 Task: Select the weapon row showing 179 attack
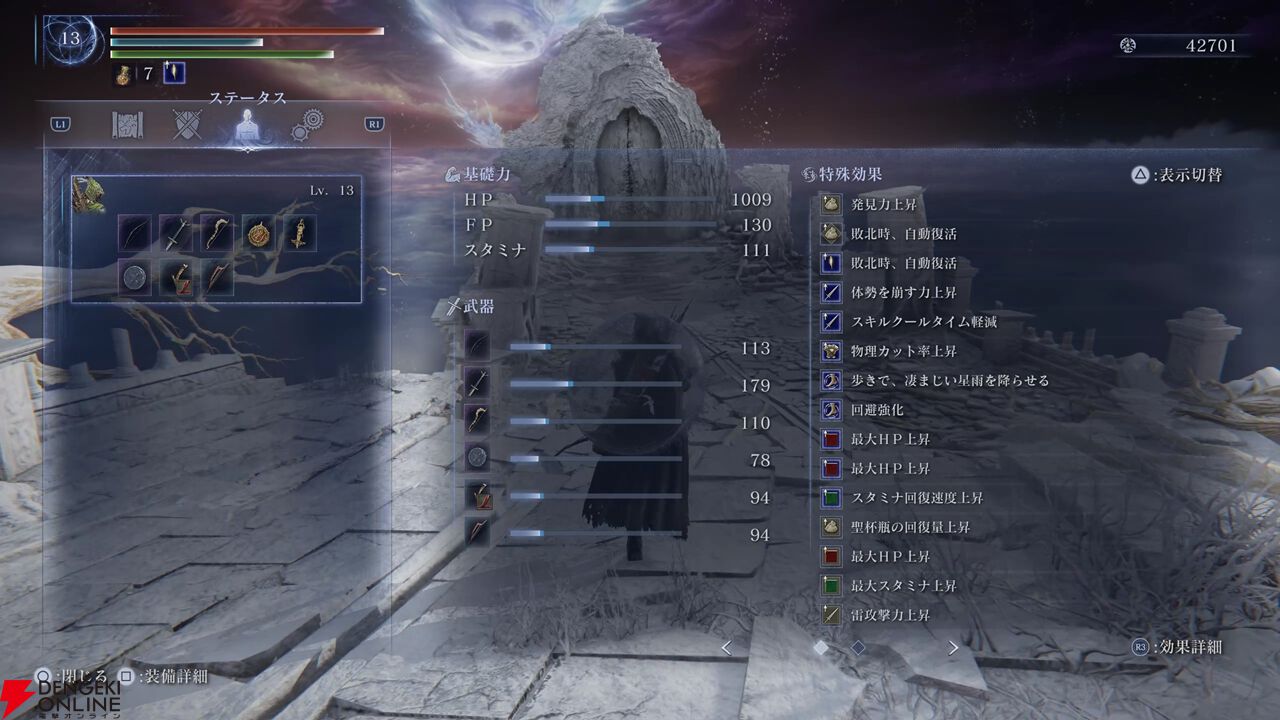point(620,385)
